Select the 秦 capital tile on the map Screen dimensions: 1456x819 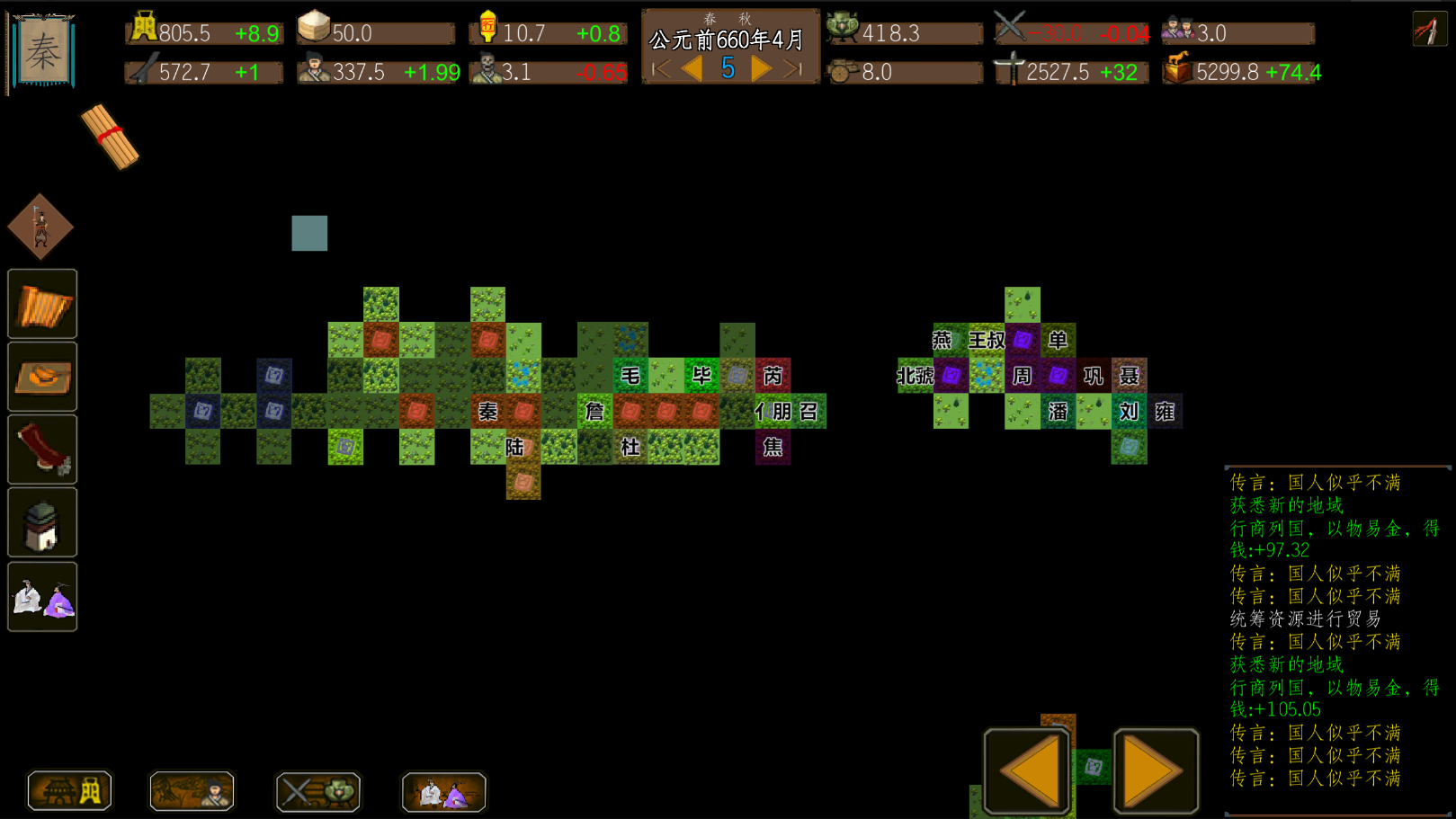pyautogui.click(x=489, y=412)
